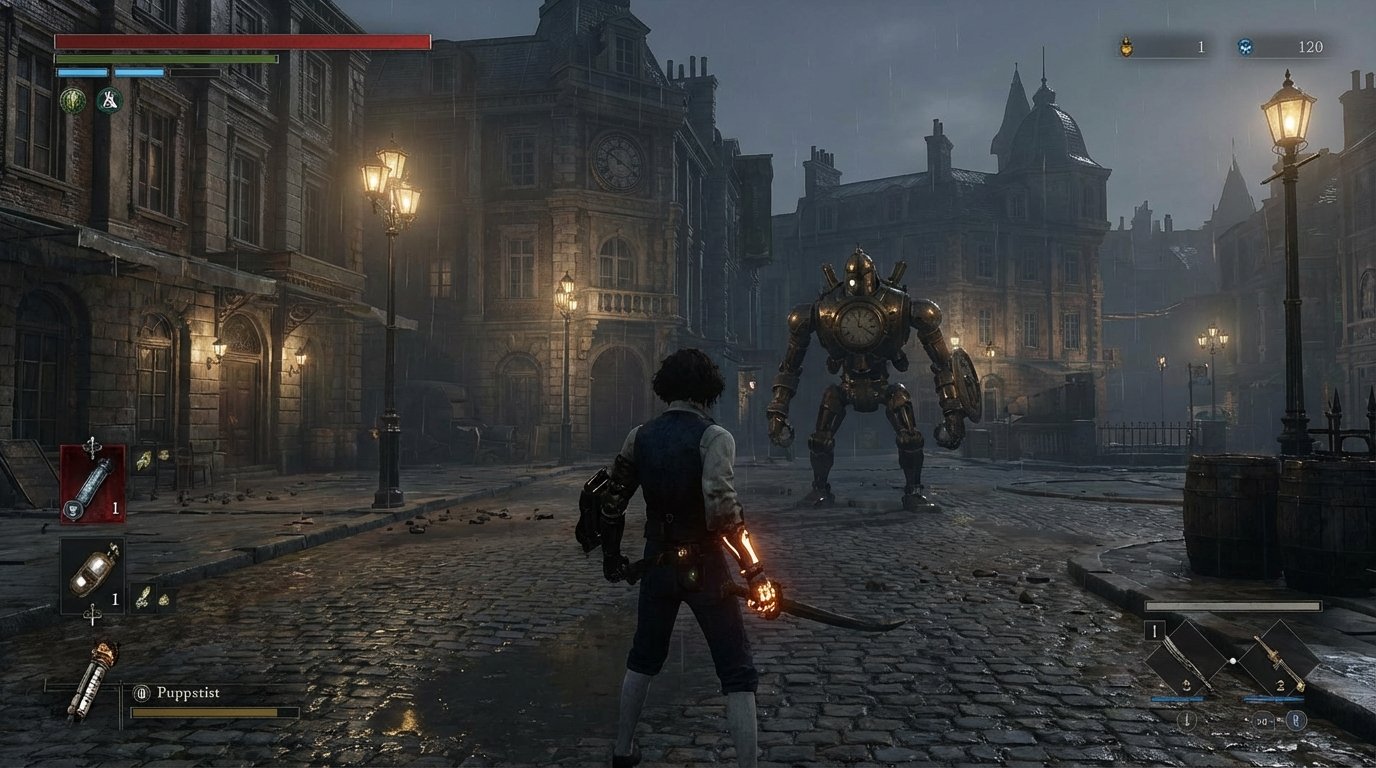The image size is (1376, 768).
Task: Click the boss icon beside Puppstist name
Action: coord(141,692)
